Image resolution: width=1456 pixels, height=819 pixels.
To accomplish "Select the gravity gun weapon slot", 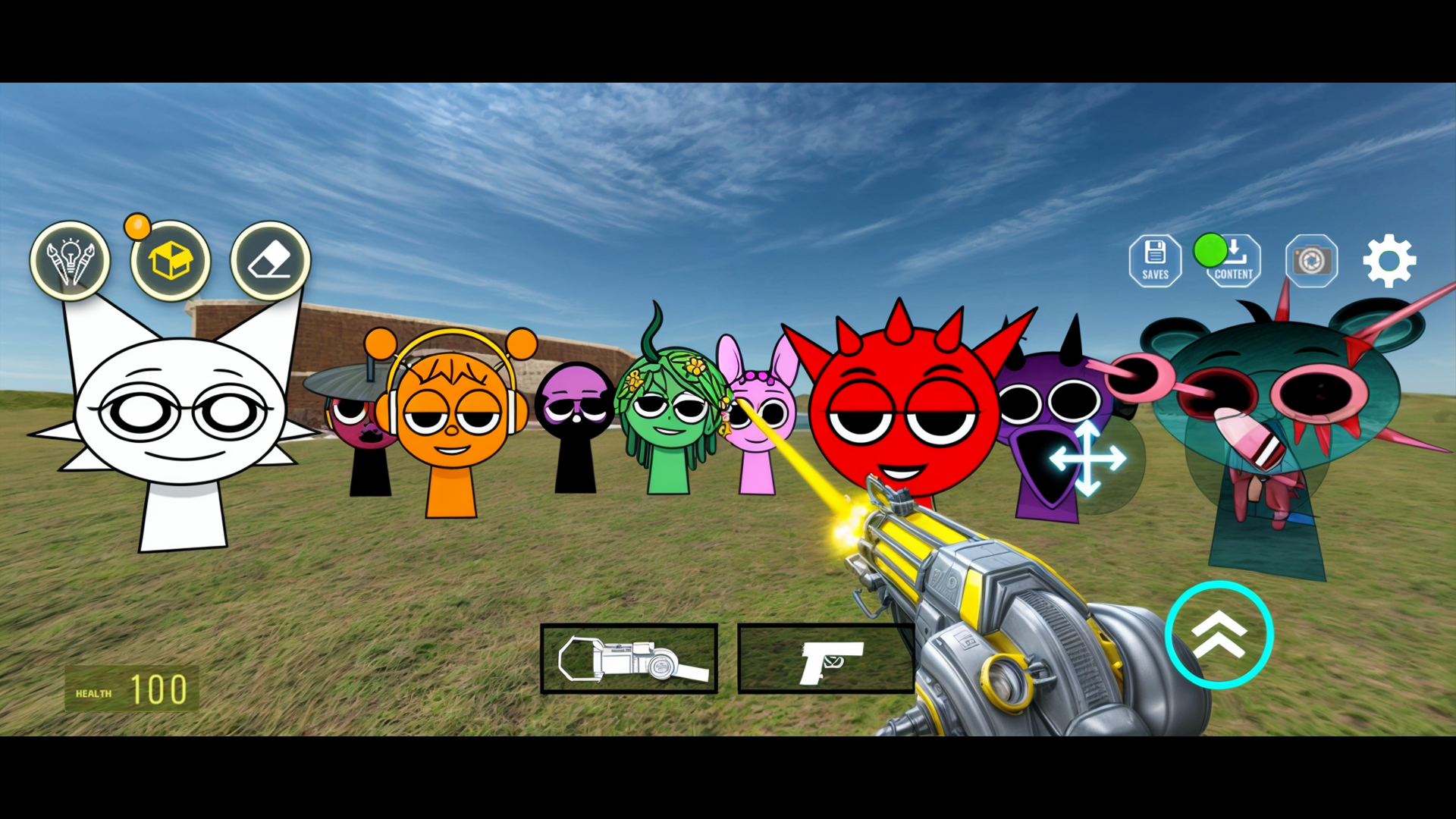I will pos(629,659).
